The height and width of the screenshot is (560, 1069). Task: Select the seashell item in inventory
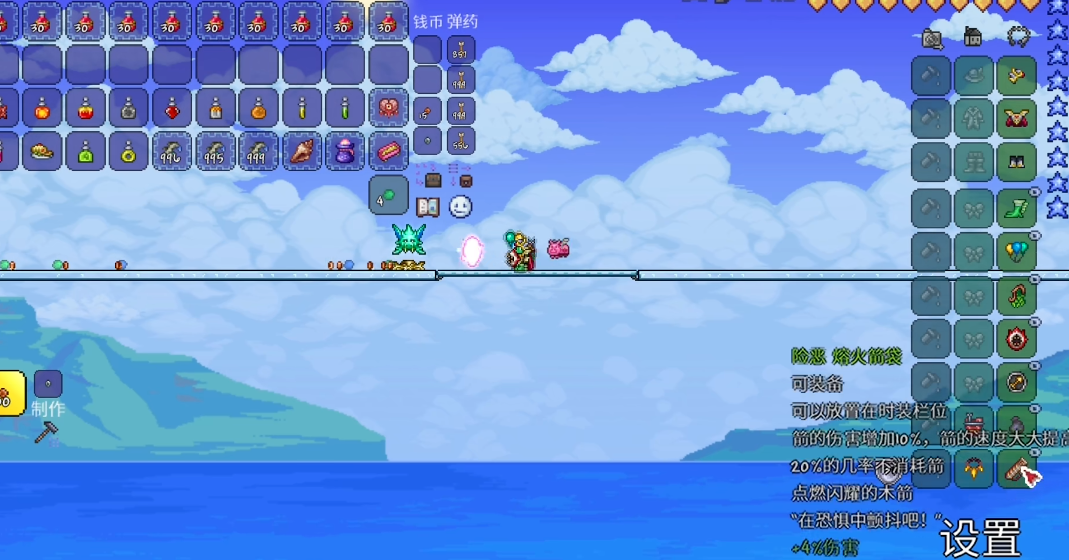pos(302,151)
